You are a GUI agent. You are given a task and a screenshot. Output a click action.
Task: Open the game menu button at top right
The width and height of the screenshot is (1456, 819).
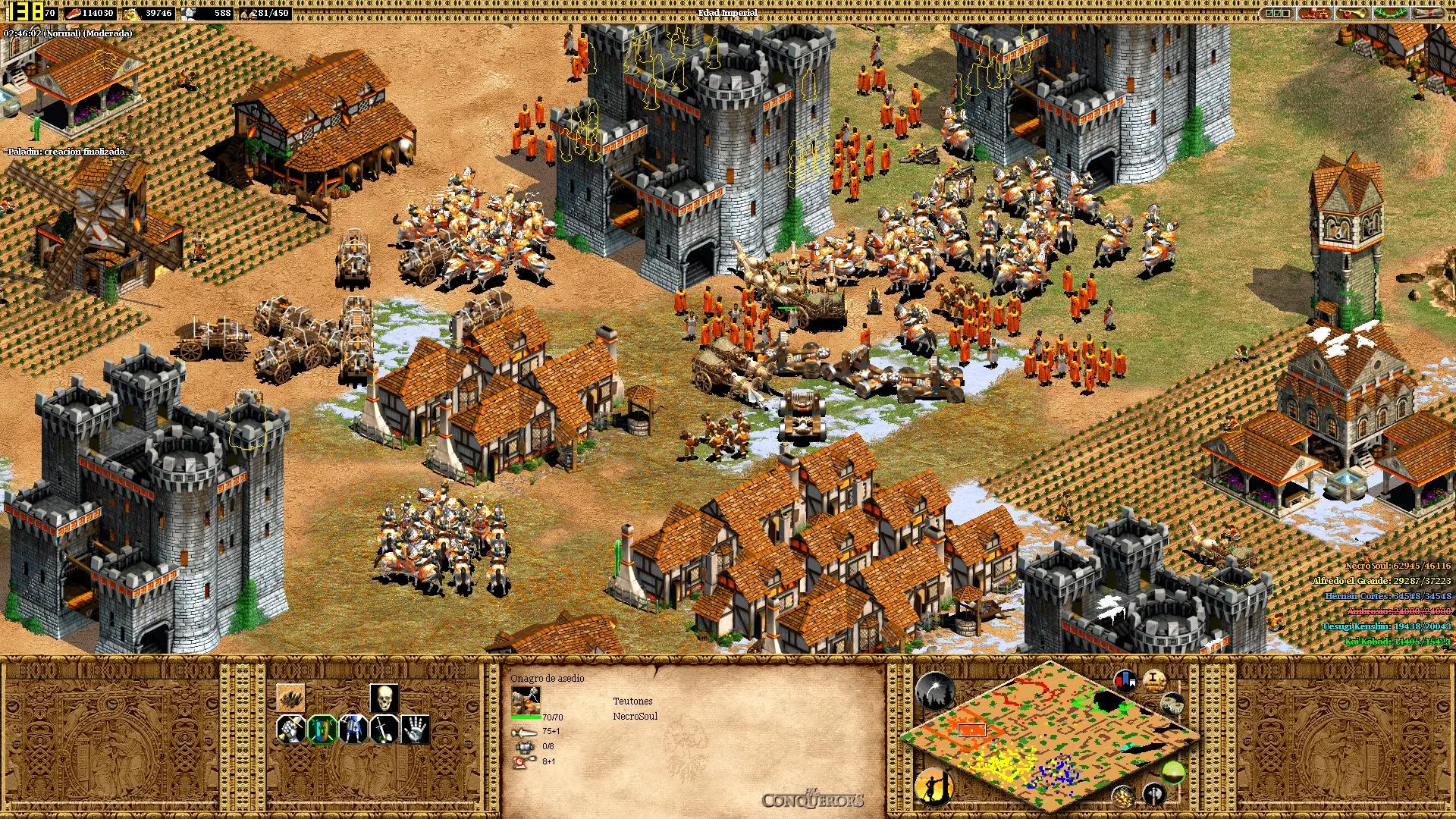point(1426,11)
